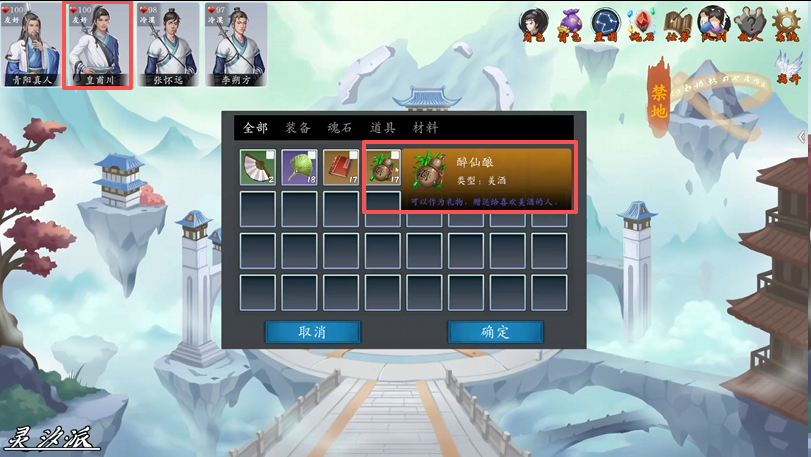The width and height of the screenshot is (811, 457).
Task: Choose the 皇甫川 character card
Action: click(x=98, y=45)
